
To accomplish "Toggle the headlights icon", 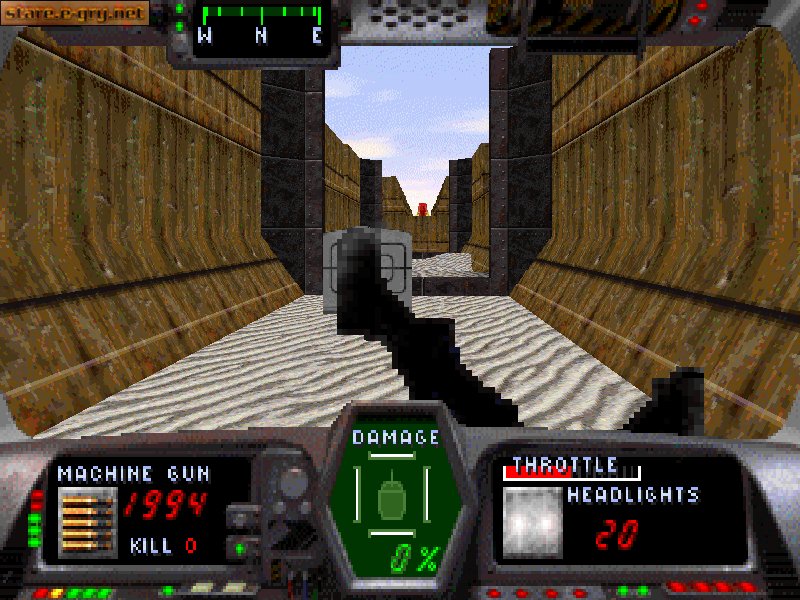I will 531,521.
